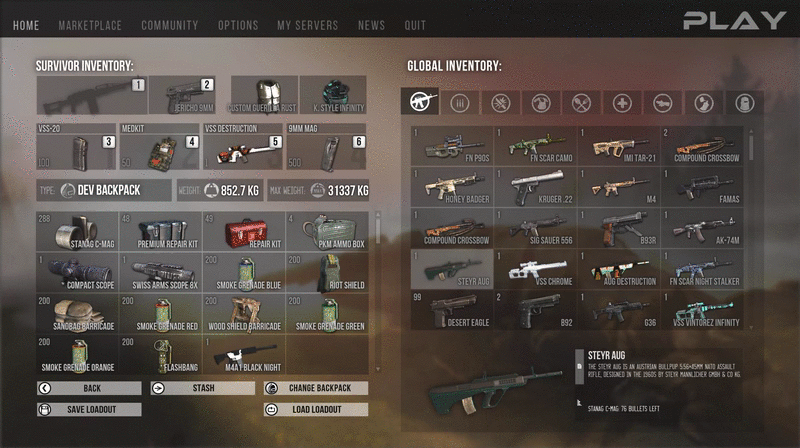Stash the selected item
Image resolution: width=800 pixels, height=448 pixels.
[x=201, y=388]
